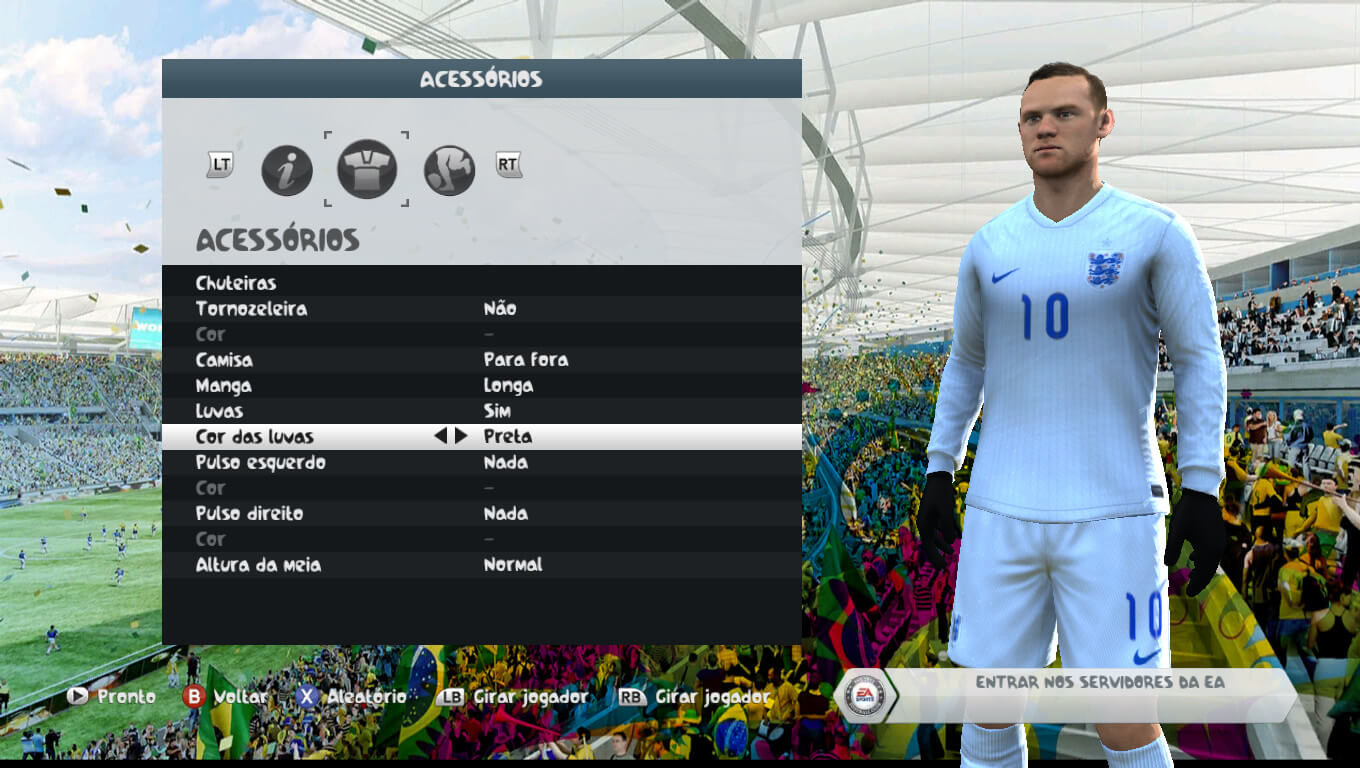Select the shirt accessories icon
This screenshot has height=768, width=1360.
[x=367, y=169]
